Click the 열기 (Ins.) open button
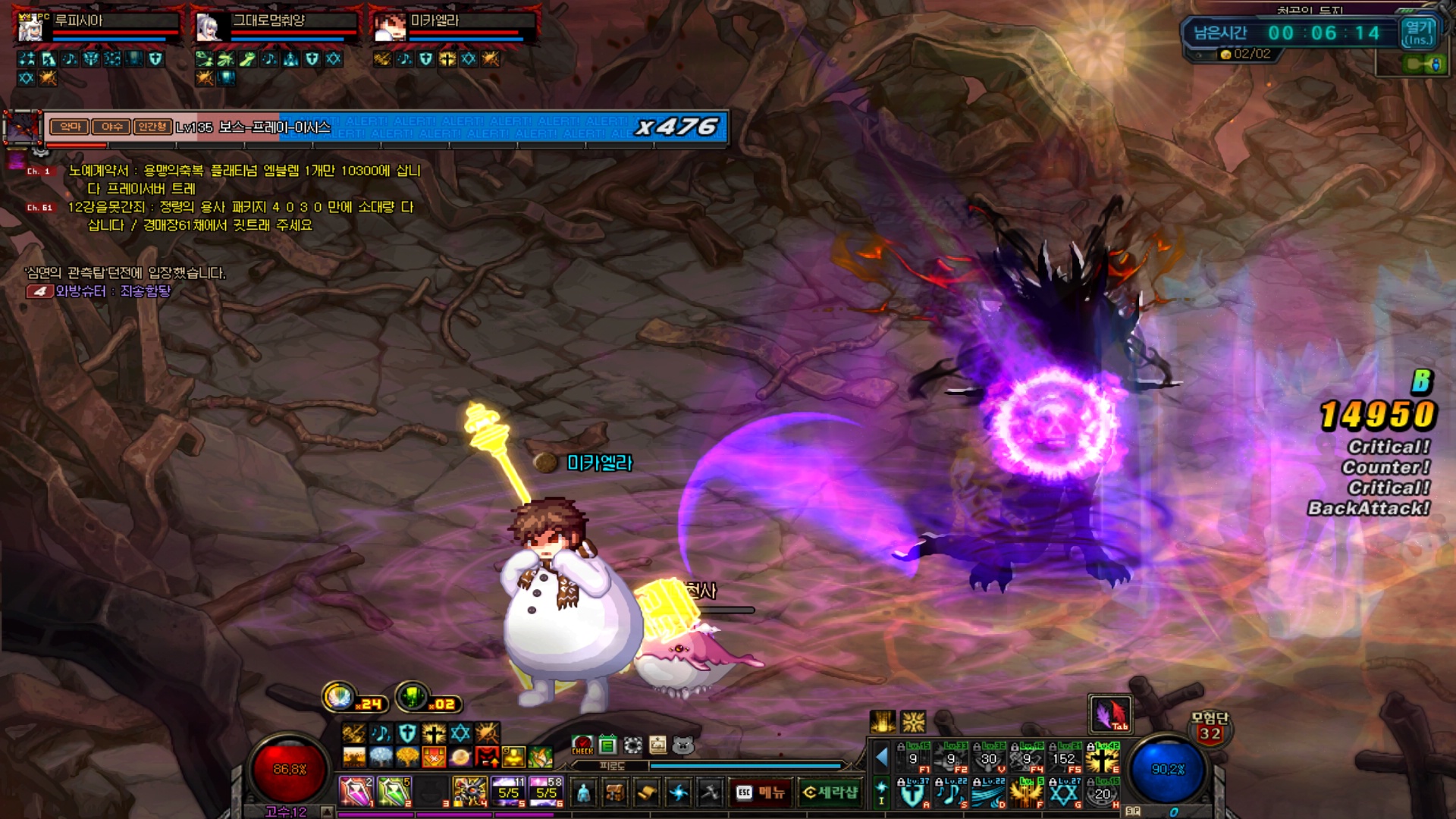 (1417, 33)
